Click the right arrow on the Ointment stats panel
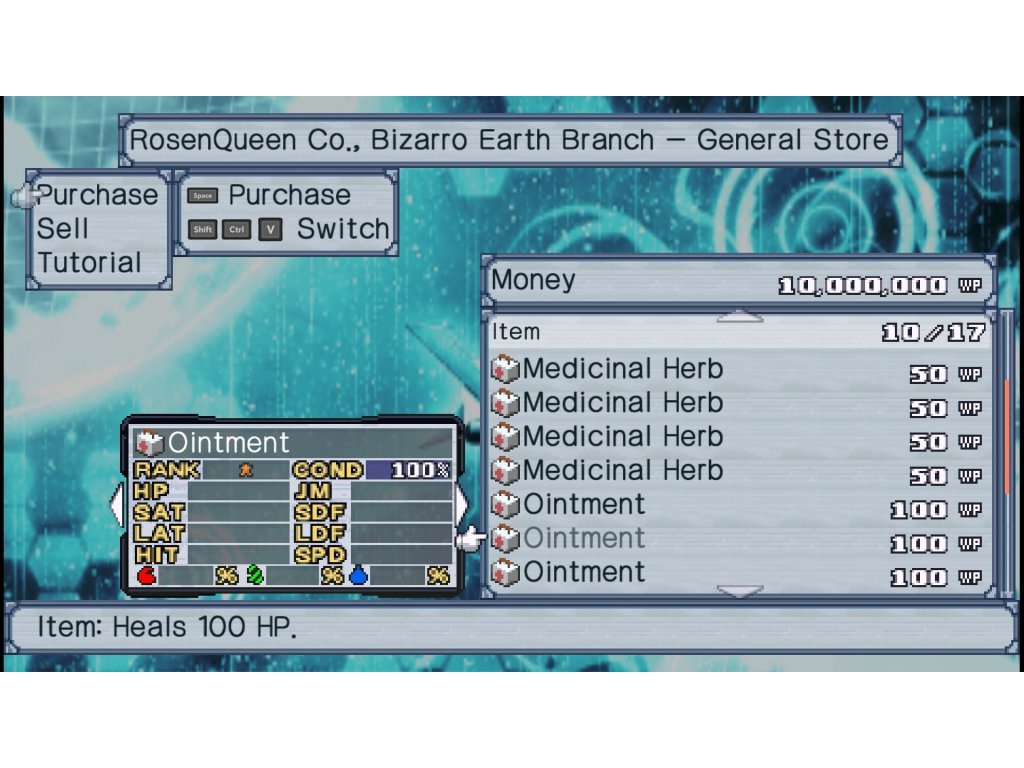Screen dimensions: 1024x768 point(461,504)
